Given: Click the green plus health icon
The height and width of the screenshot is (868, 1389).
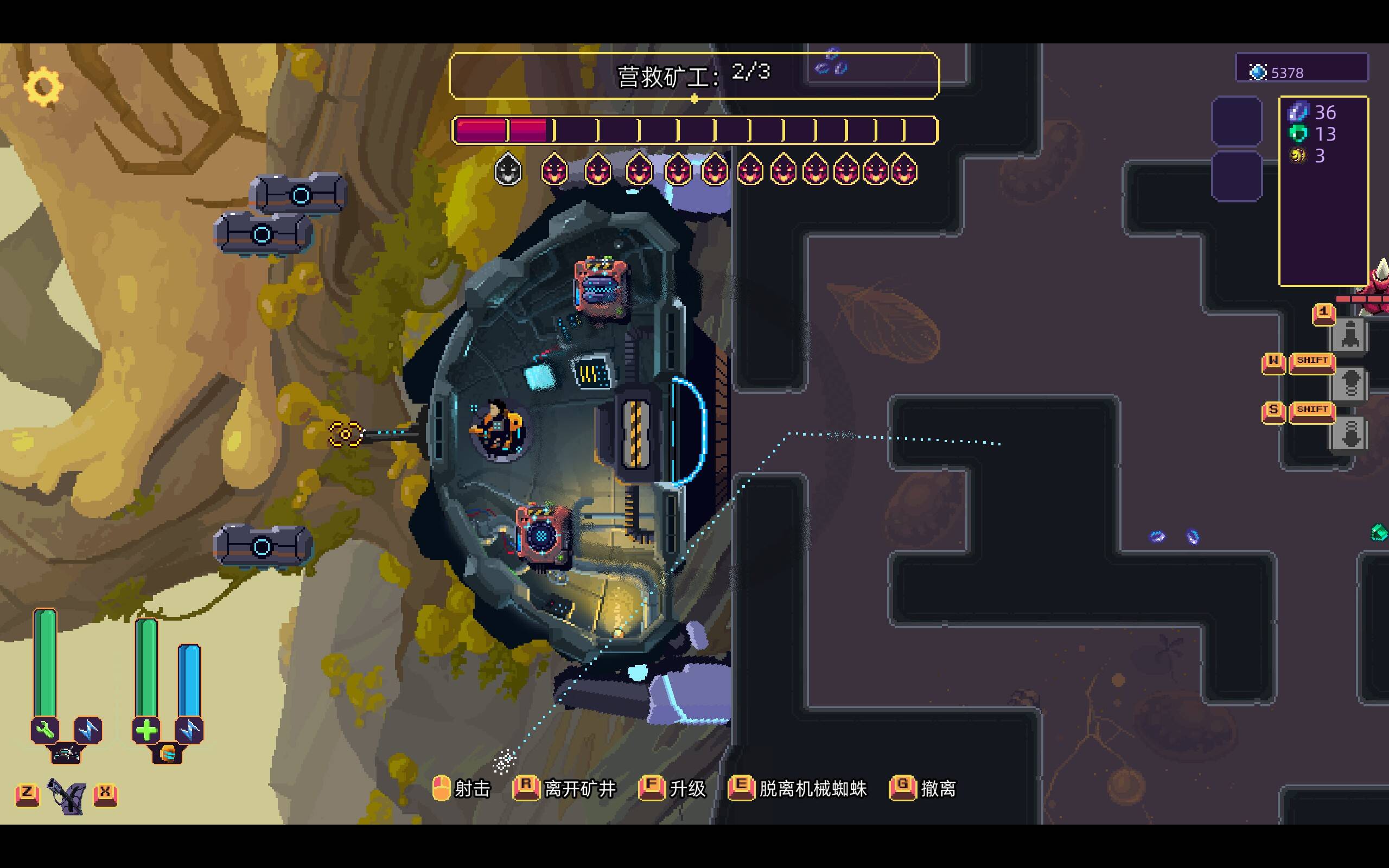Looking at the screenshot, I should tap(146, 730).
